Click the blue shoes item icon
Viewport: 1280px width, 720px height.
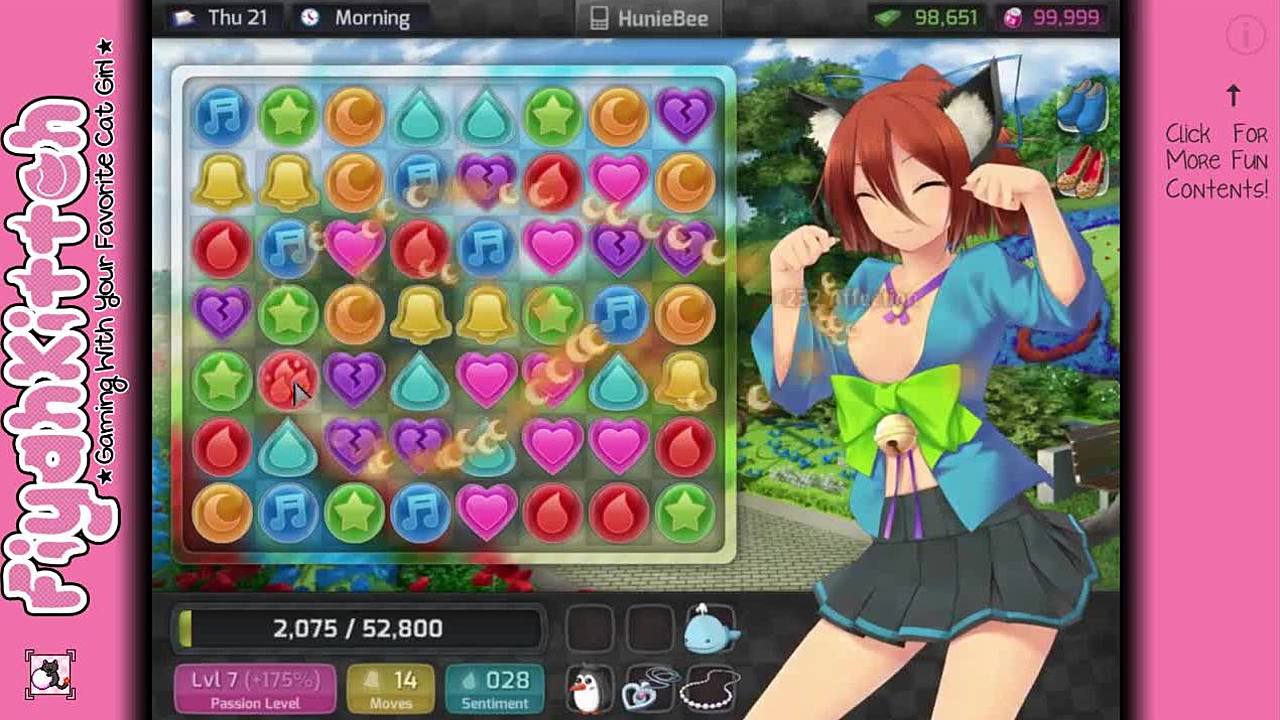point(1082,106)
